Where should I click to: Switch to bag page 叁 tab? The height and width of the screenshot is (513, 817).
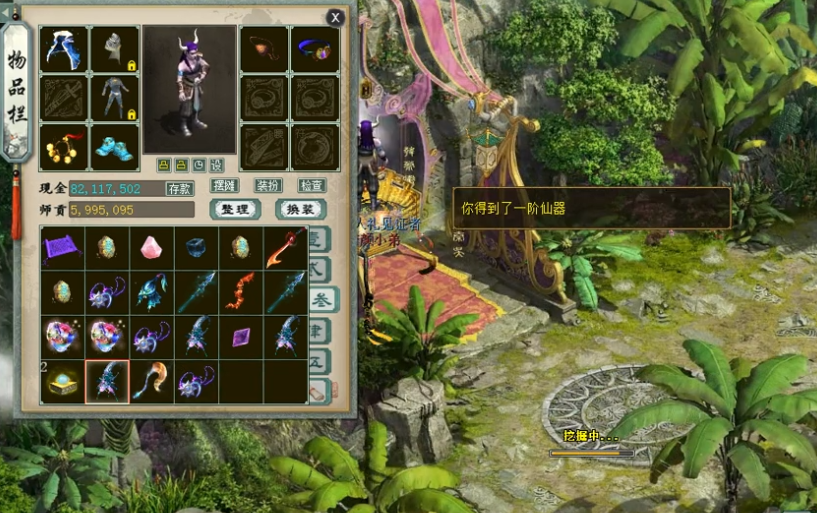[320, 299]
